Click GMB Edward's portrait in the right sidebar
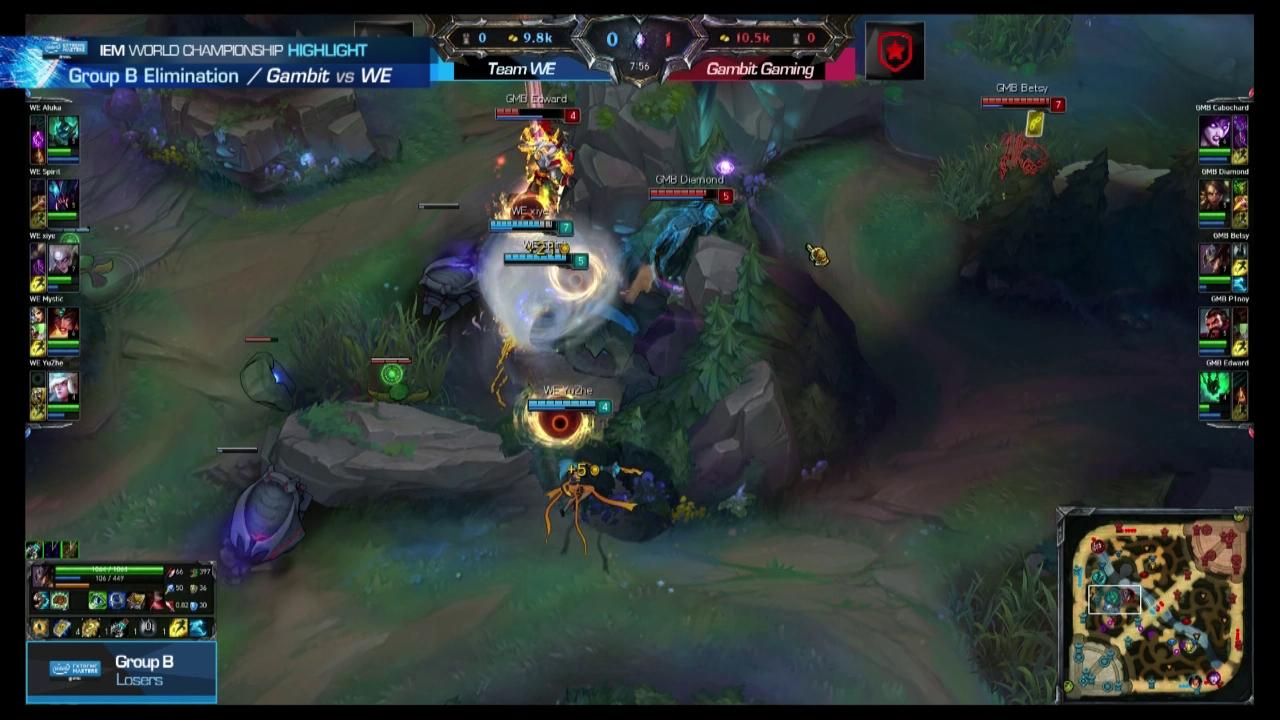This screenshot has height=720, width=1280. (x=1216, y=384)
